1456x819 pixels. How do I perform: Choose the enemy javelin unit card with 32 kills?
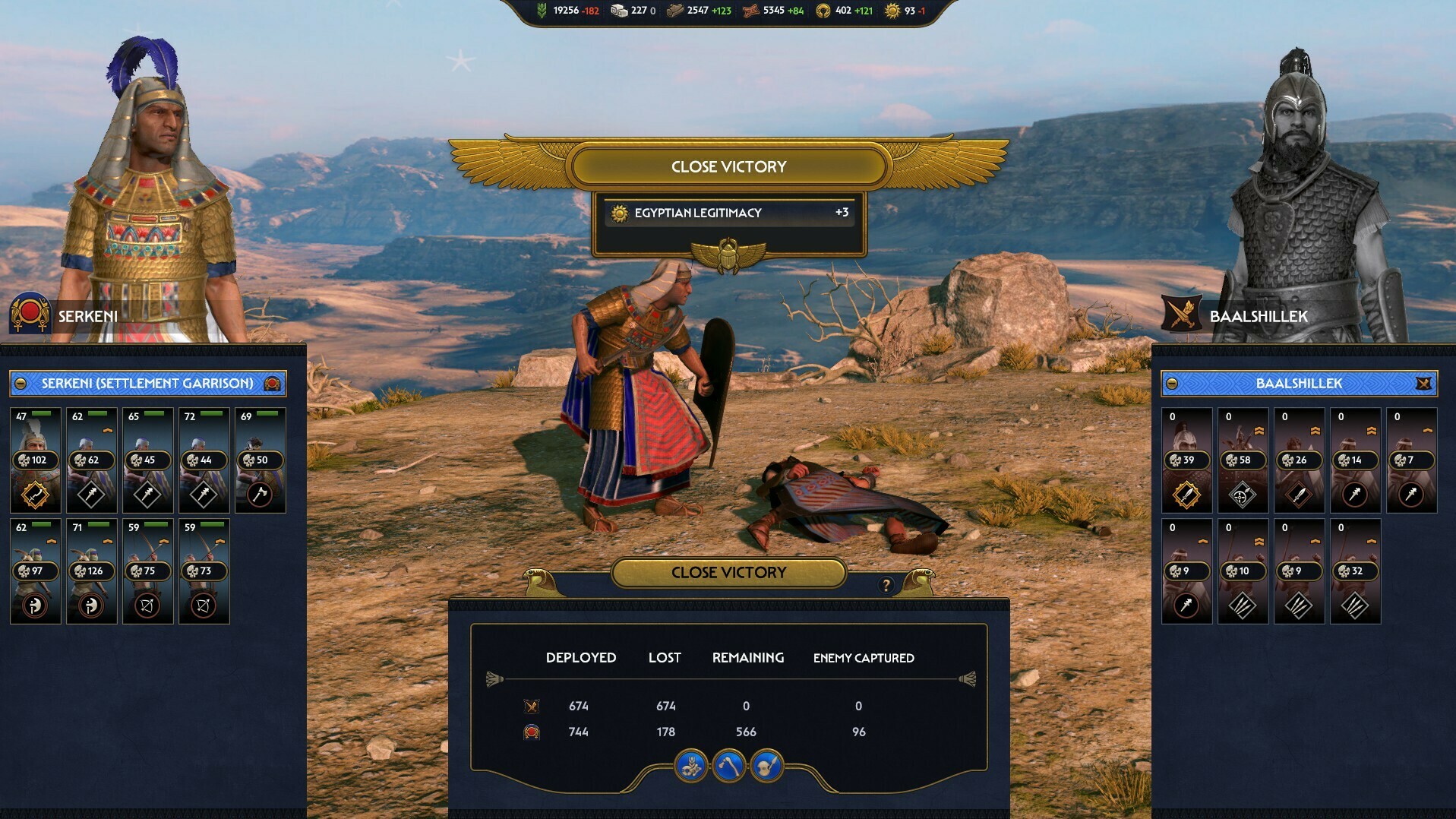click(x=1355, y=571)
